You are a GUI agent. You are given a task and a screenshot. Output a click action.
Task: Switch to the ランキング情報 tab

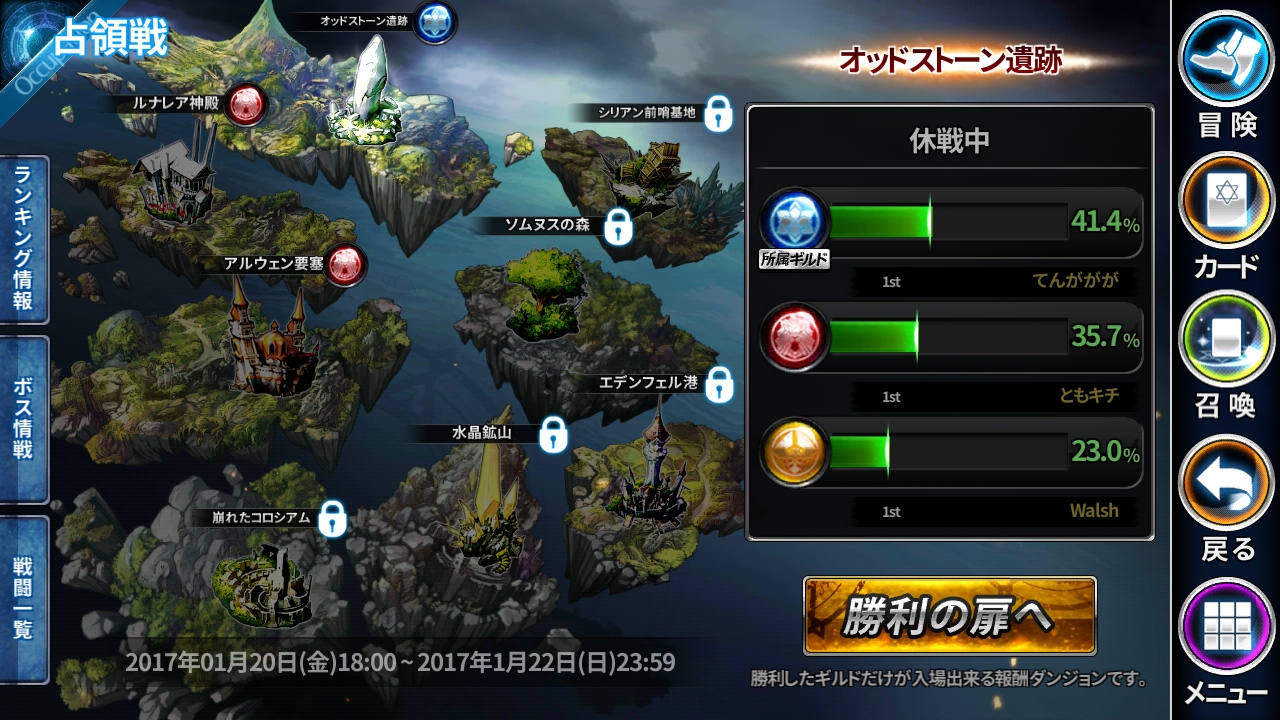(x=24, y=241)
